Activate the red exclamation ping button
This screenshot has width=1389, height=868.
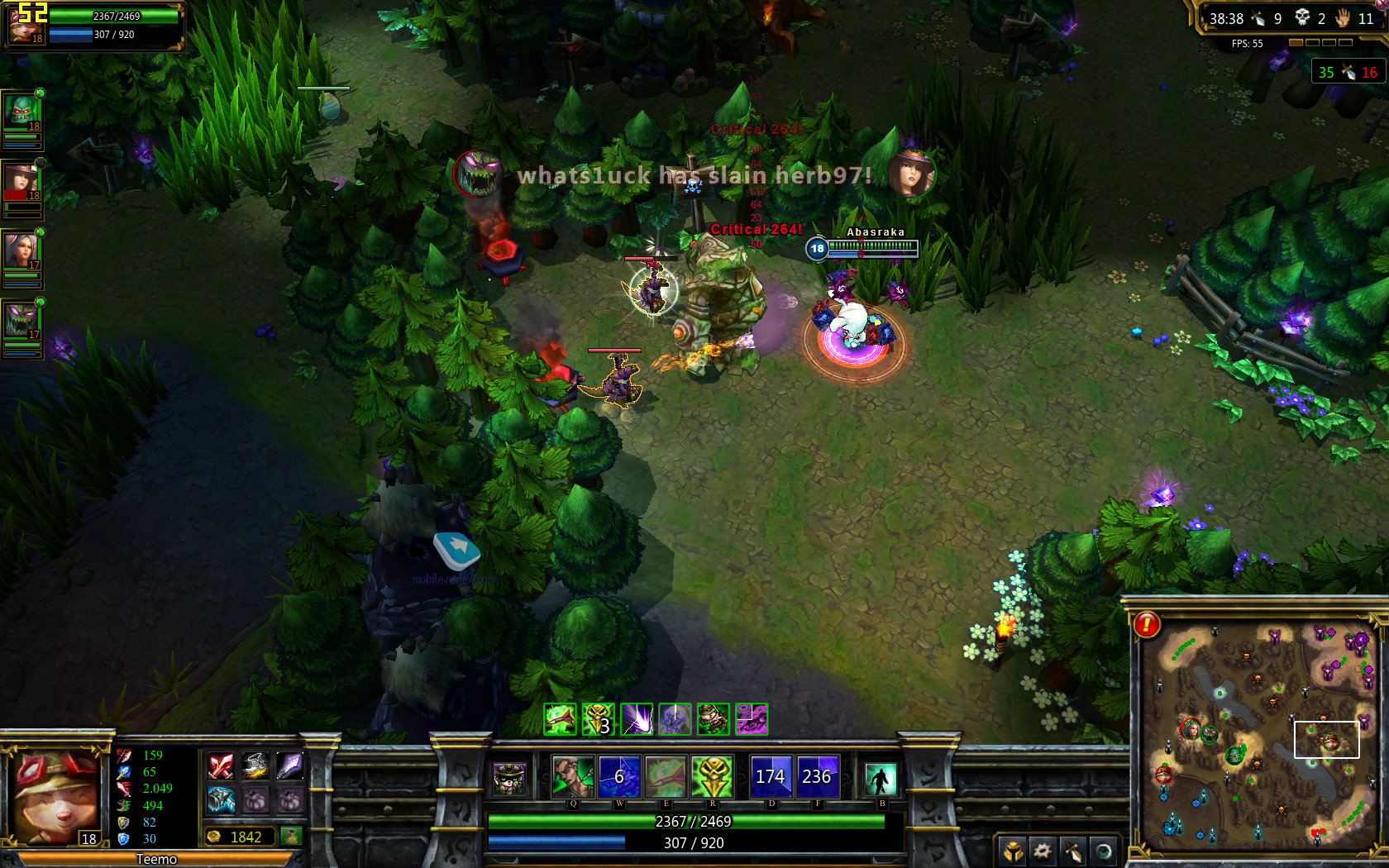pos(1147,625)
